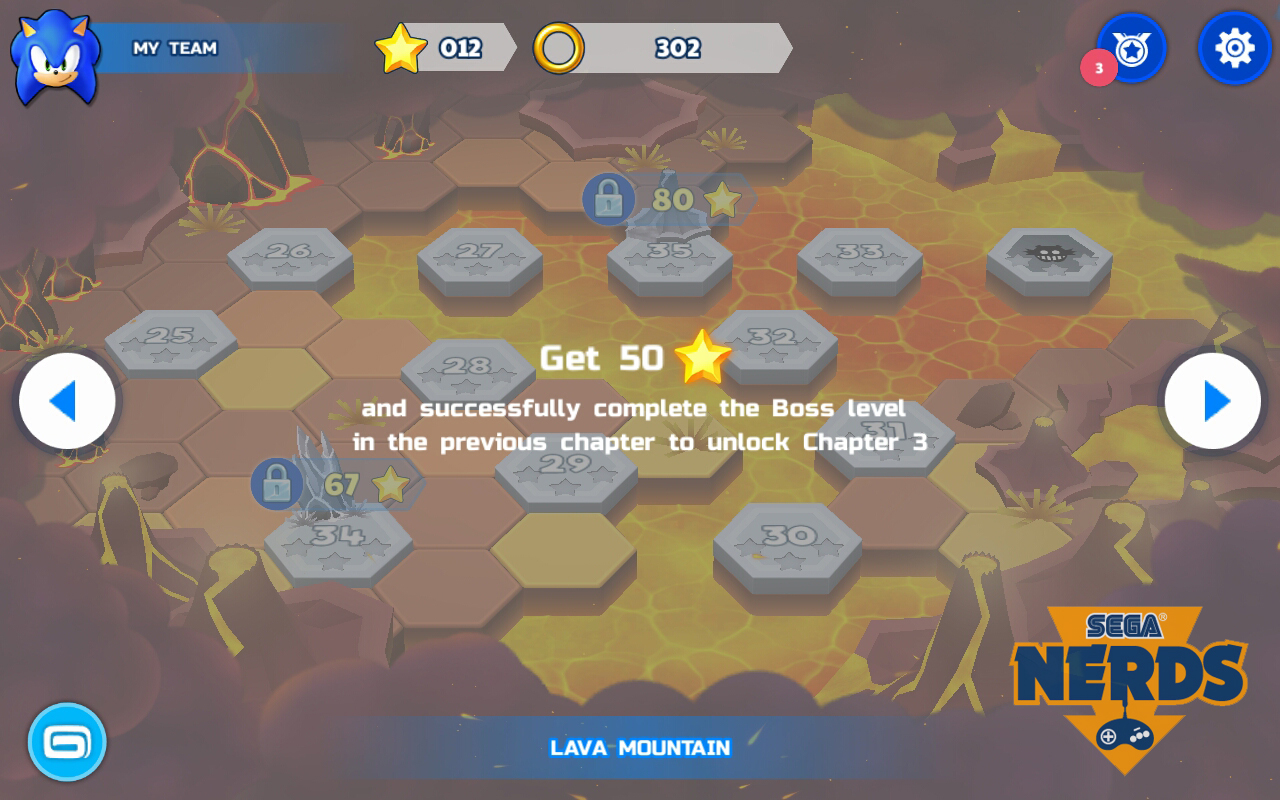Pick level 30 tile
Image resolution: width=1280 pixels, height=800 pixels.
[x=787, y=542]
